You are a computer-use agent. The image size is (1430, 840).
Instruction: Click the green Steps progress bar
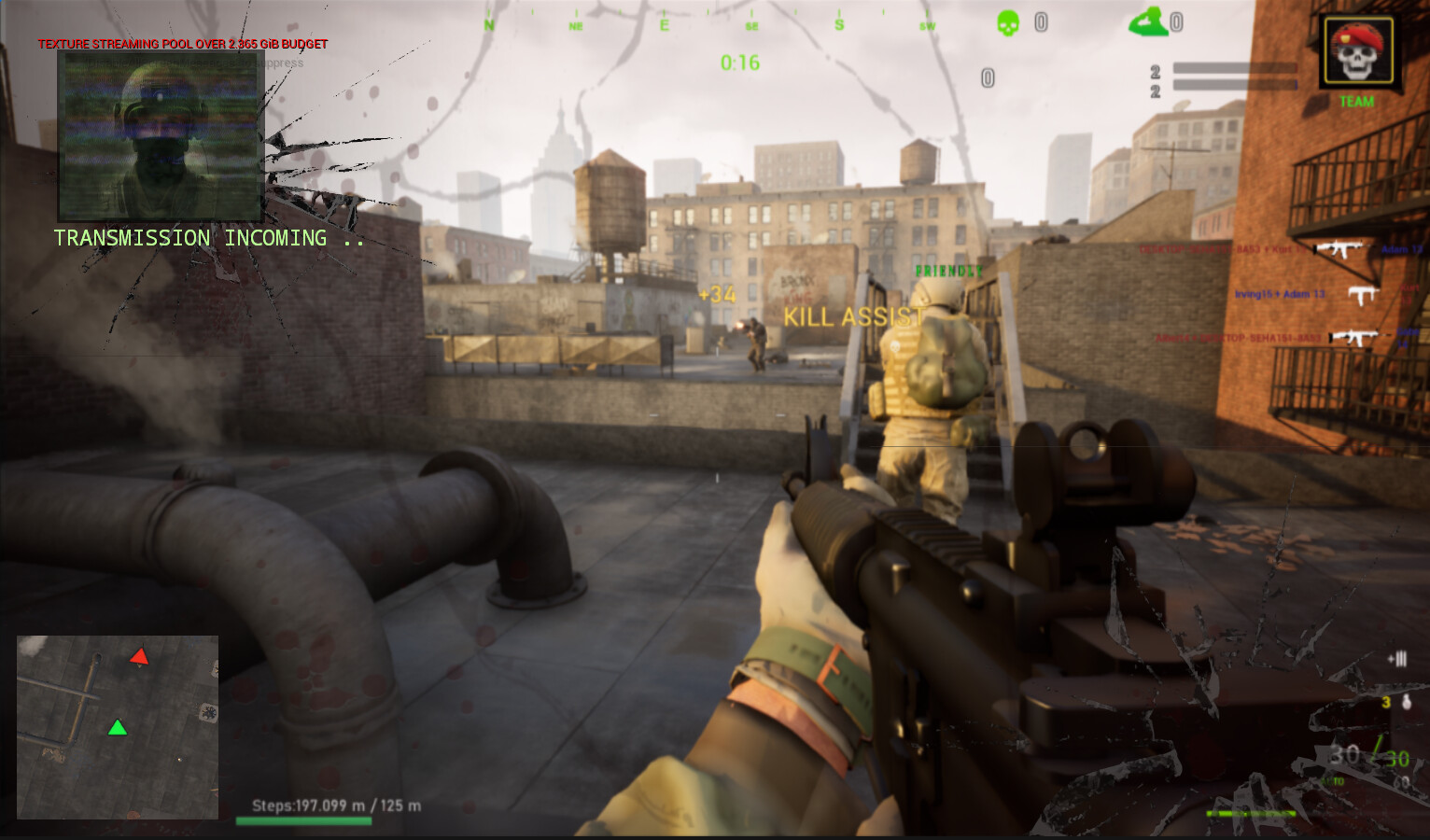coord(303,821)
